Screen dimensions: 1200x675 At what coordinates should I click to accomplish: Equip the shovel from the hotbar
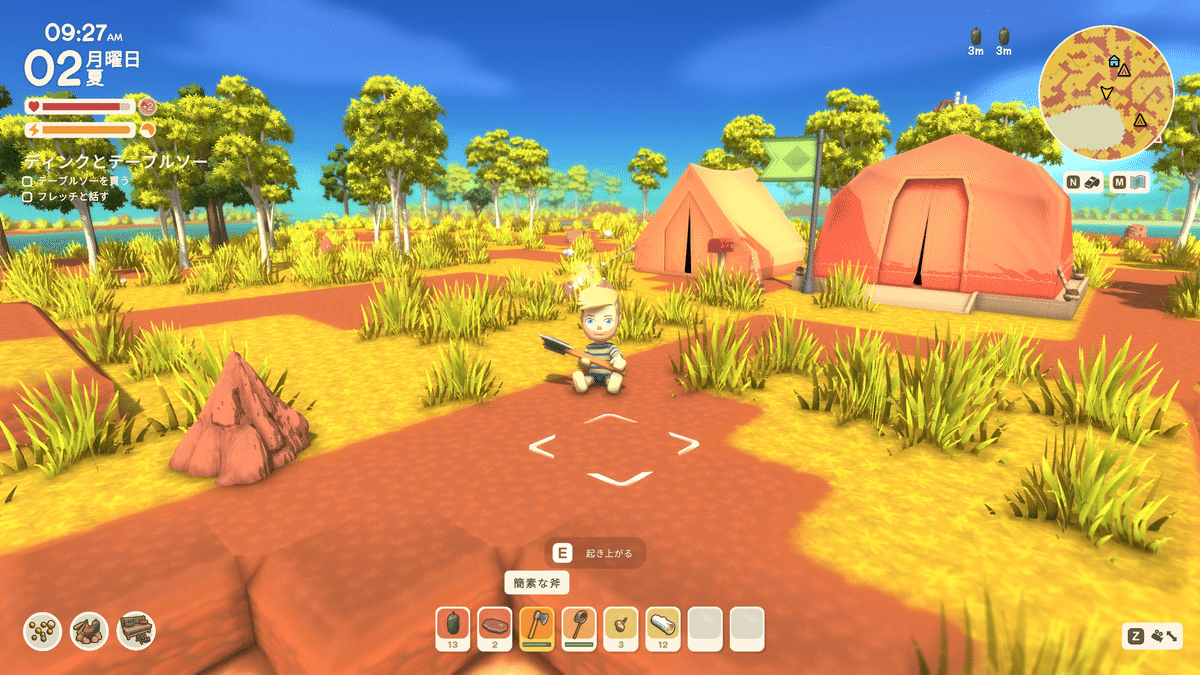pyautogui.click(x=579, y=625)
